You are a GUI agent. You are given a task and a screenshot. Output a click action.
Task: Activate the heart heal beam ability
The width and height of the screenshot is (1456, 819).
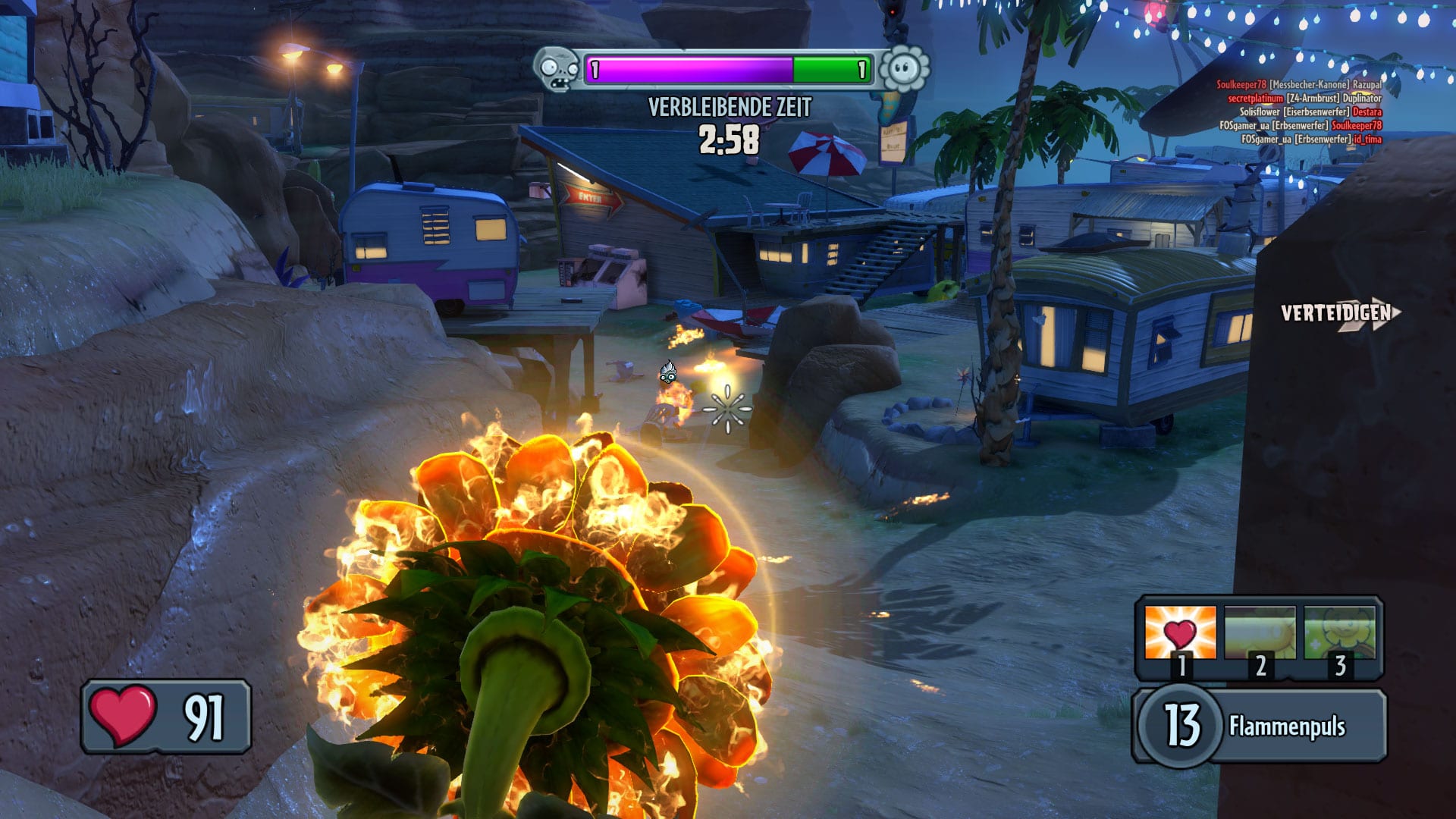(x=1180, y=633)
